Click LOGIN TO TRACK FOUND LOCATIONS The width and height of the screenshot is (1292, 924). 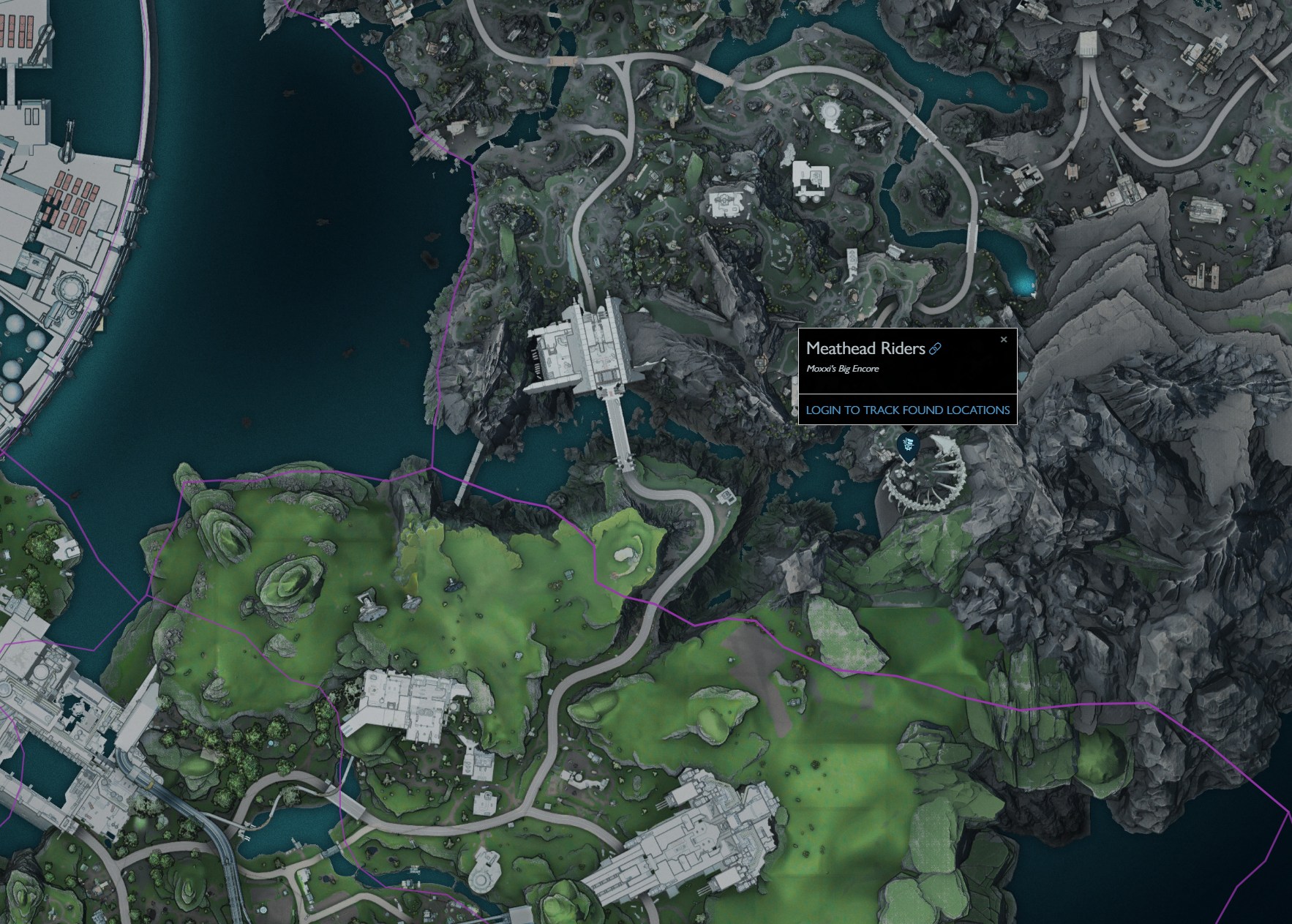pyautogui.click(x=906, y=410)
